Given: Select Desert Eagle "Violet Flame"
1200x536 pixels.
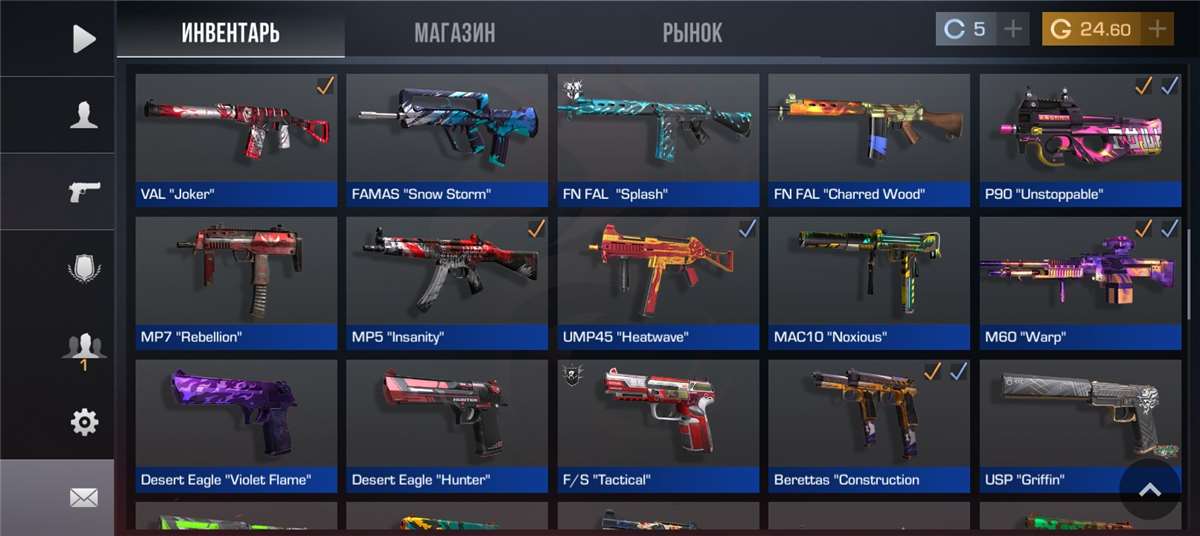Looking at the screenshot, I should pos(236,426).
